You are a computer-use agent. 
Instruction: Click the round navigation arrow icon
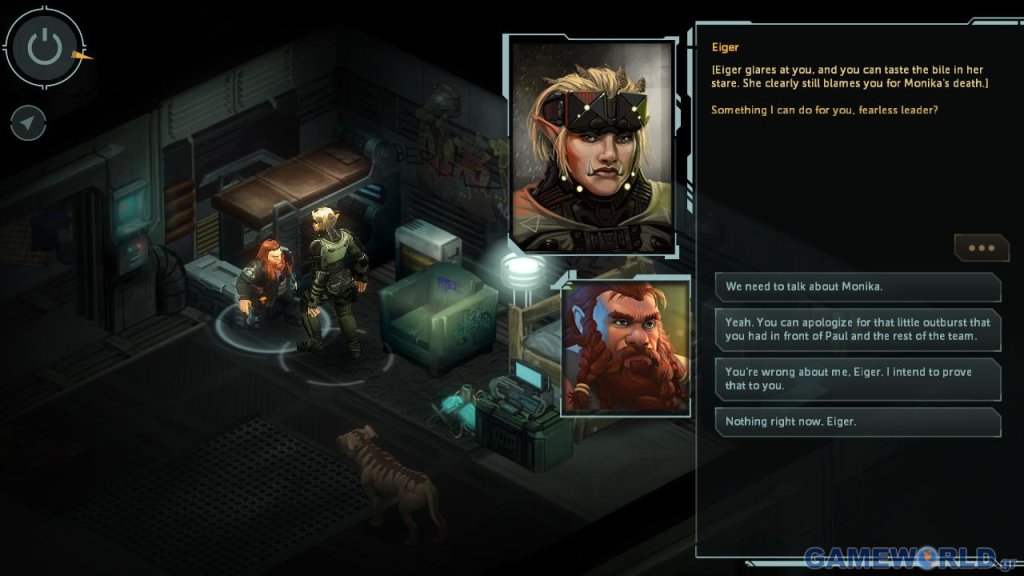tap(29, 123)
